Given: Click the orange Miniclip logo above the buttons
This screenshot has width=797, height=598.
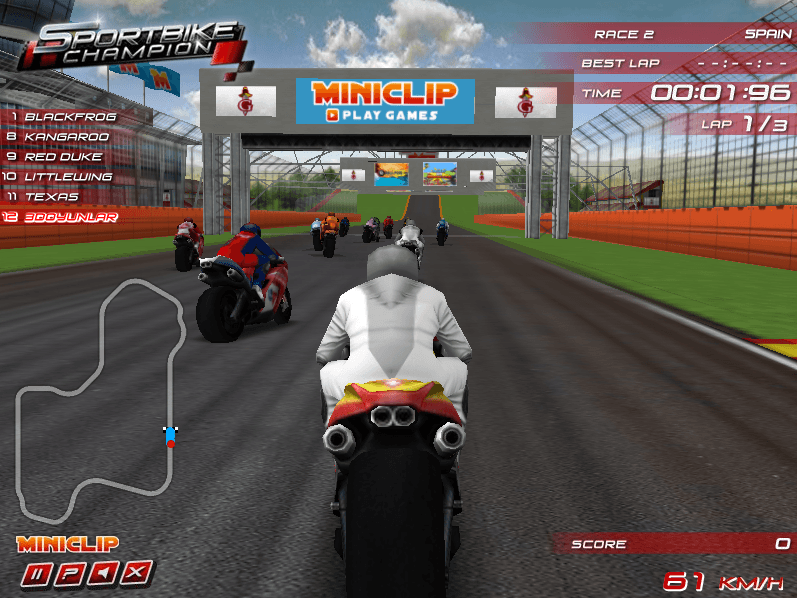Looking at the screenshot, I should 68,544.
